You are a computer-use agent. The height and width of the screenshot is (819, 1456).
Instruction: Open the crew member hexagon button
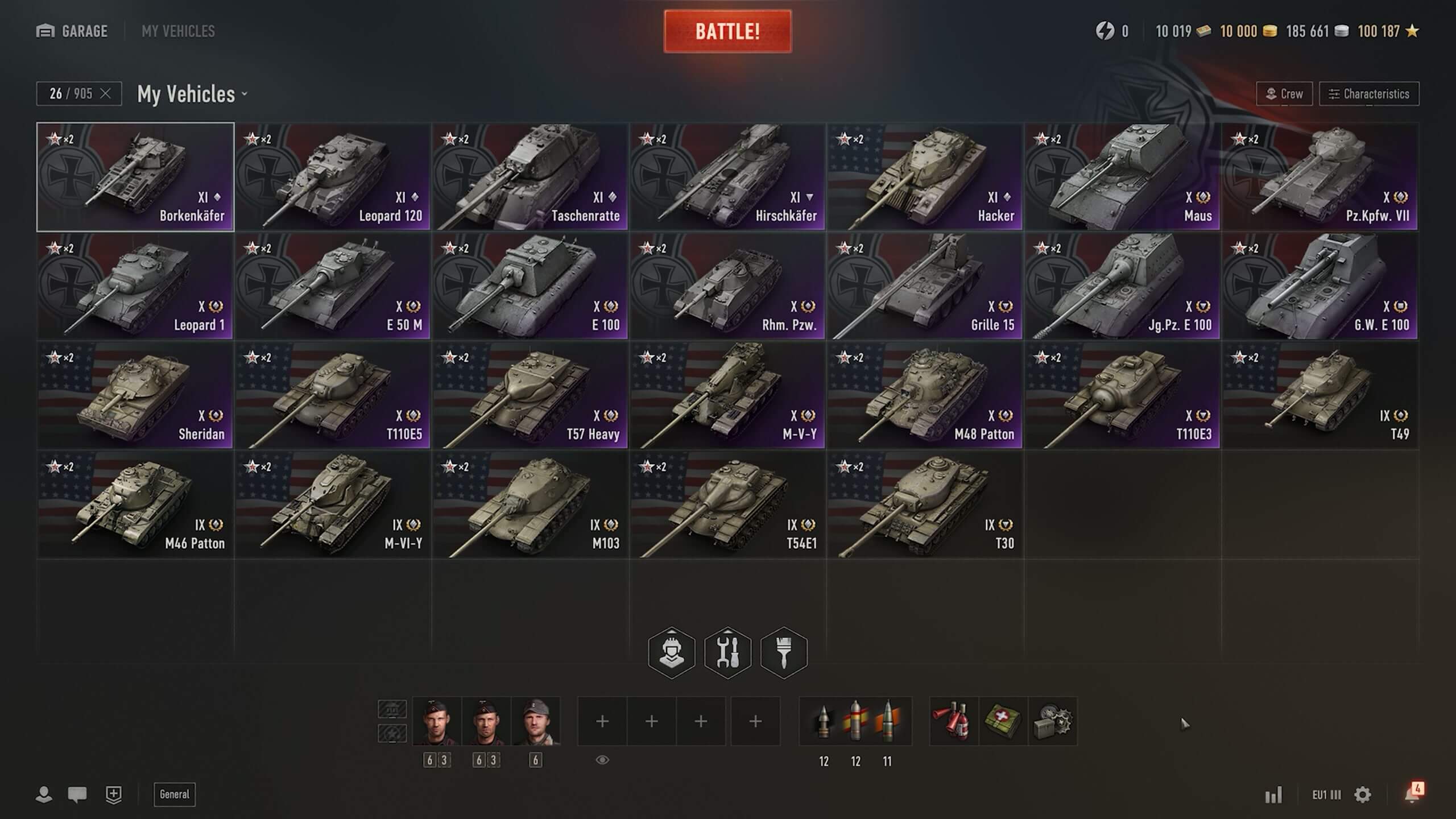click(672, 652)
